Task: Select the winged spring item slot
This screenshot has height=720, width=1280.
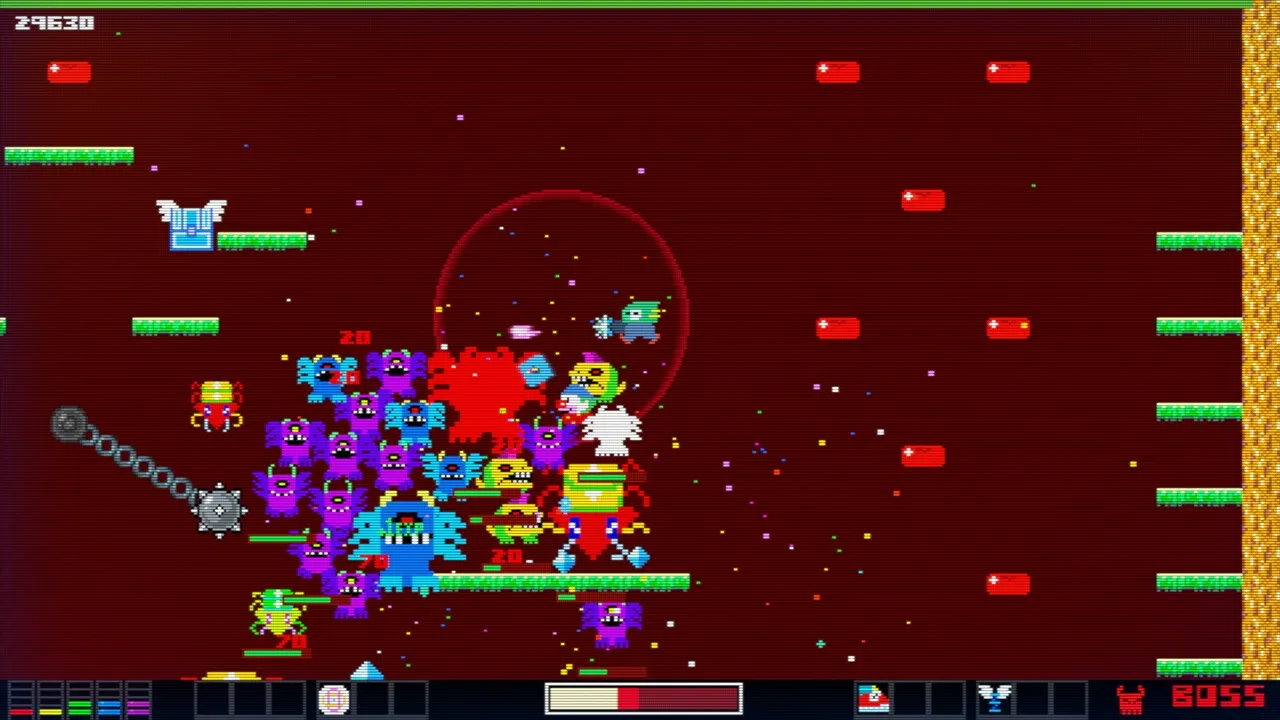Action: (x=995, y=698)
